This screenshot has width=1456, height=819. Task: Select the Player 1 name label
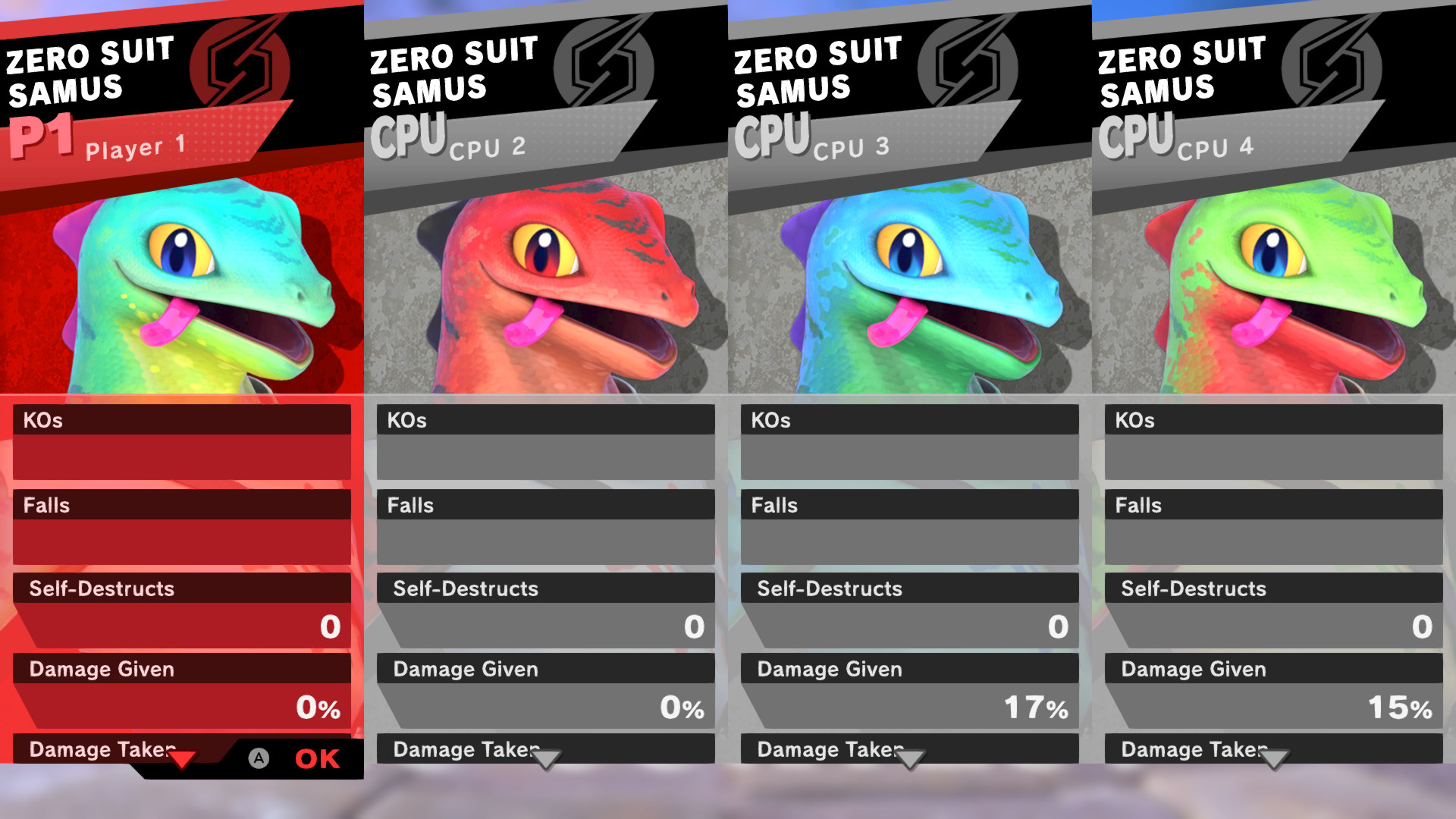tap(133, 149)
